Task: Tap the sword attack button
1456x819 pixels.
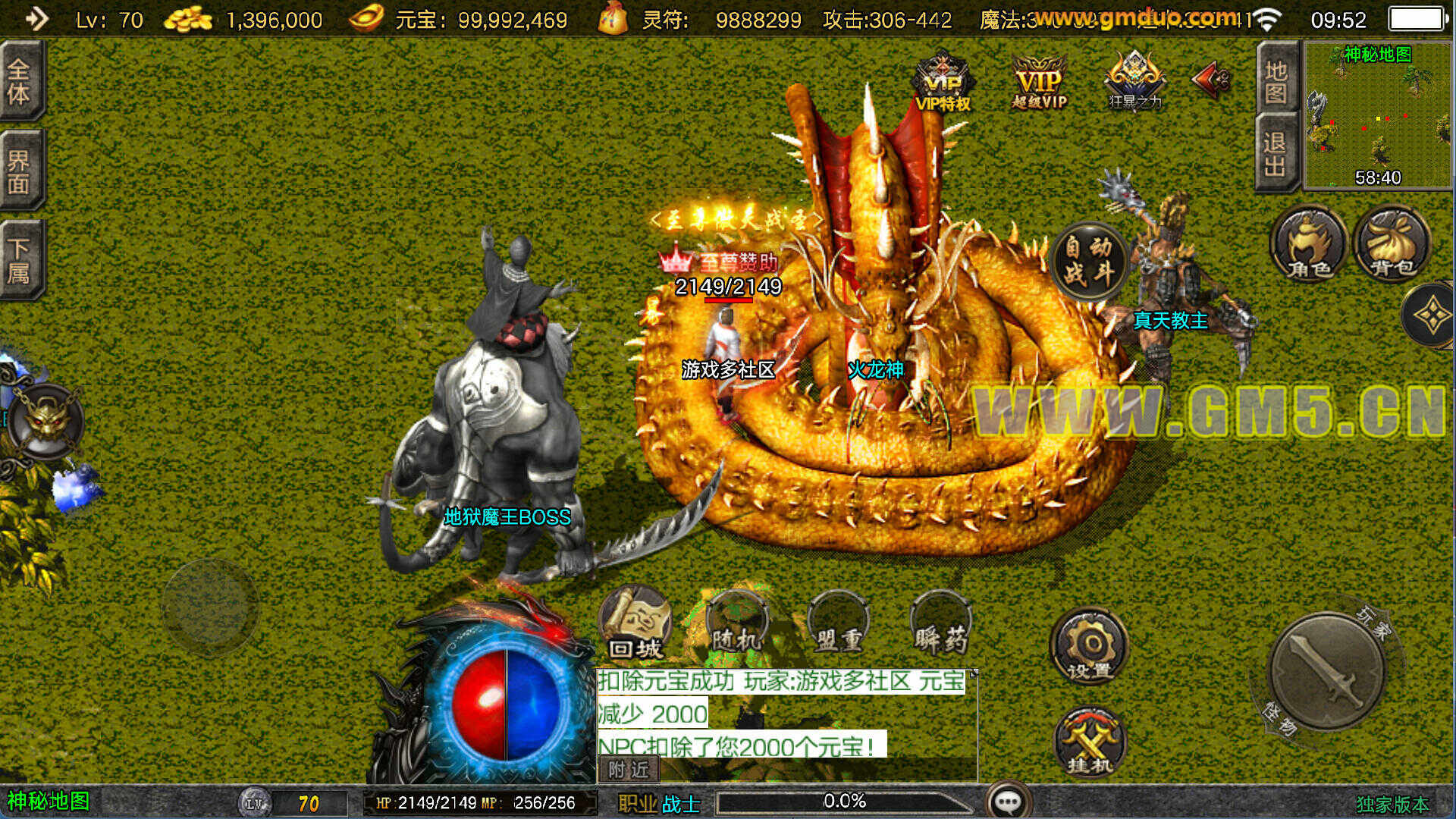Action: click(1325, 670)
